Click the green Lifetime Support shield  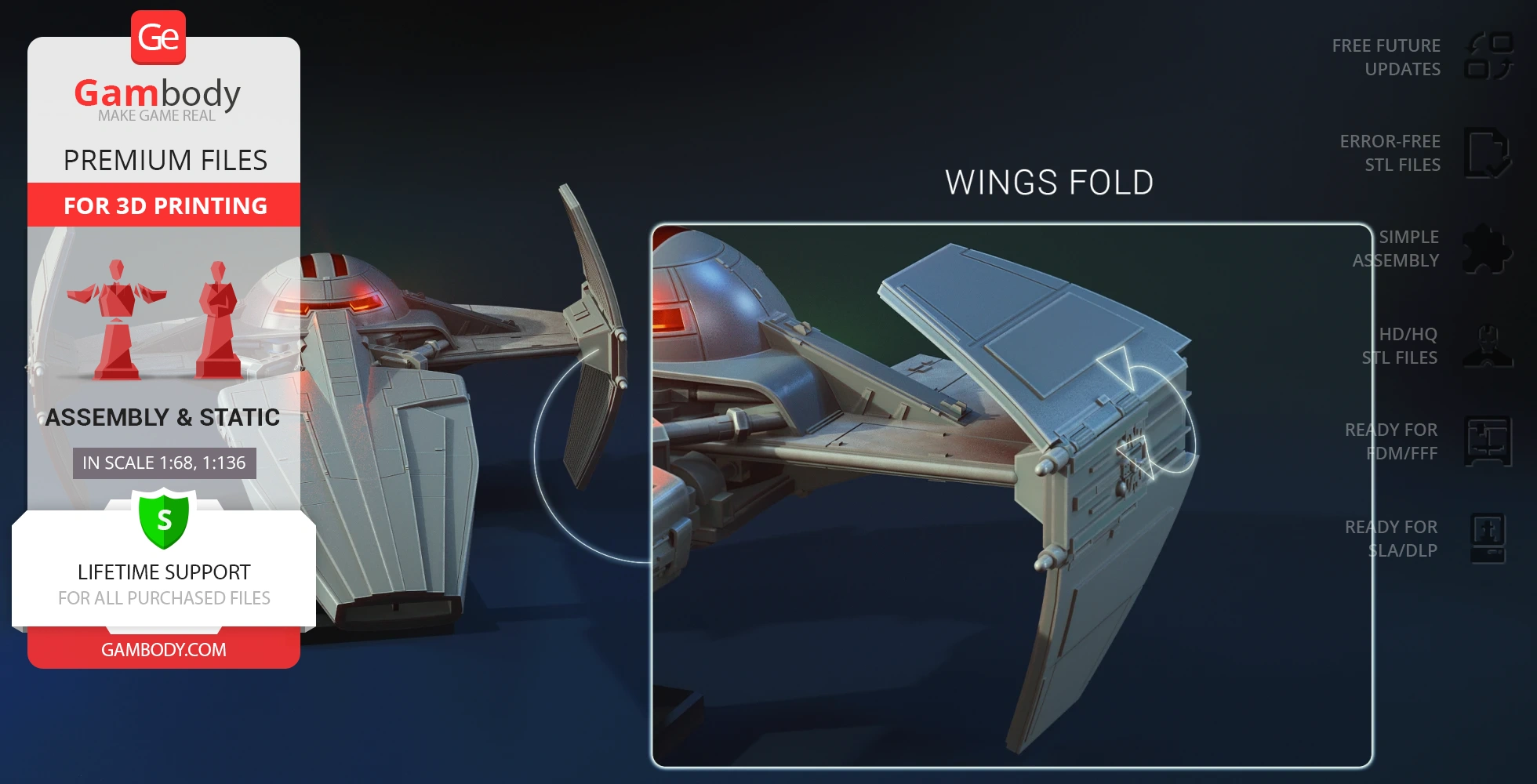(x=164, y=519)
